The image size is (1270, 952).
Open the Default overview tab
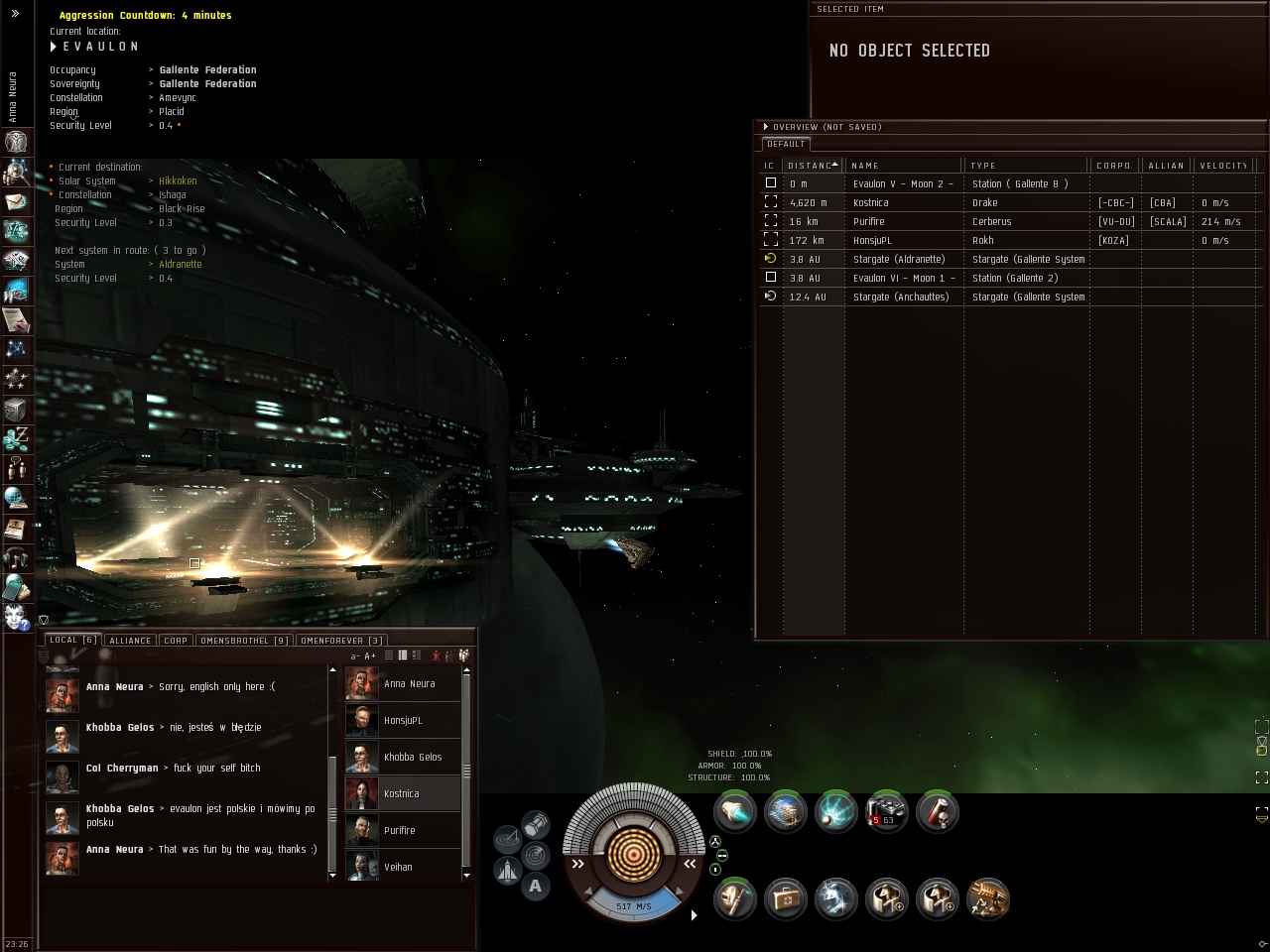tap(786, 144)
